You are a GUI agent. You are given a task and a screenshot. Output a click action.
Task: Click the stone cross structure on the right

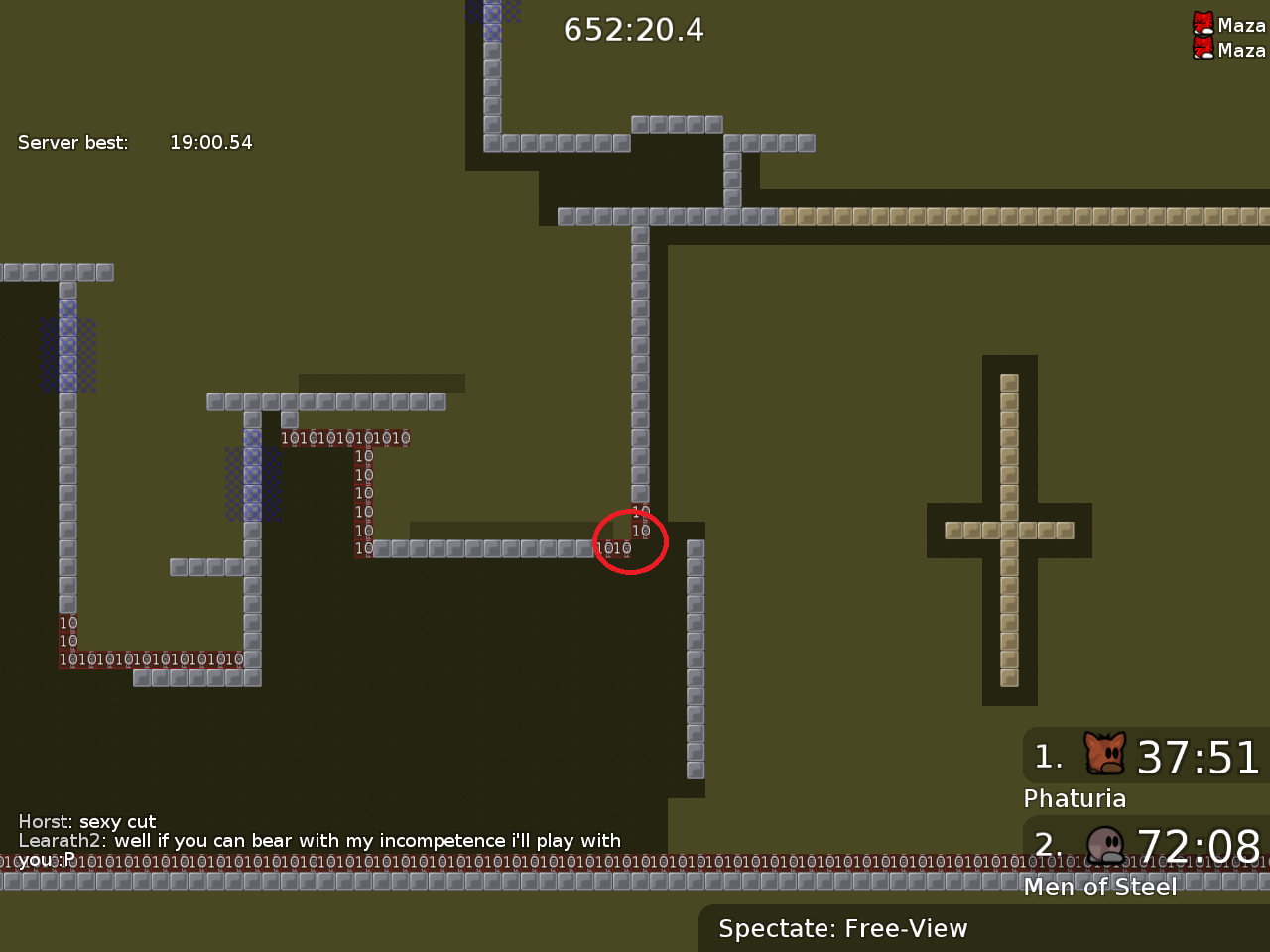[x=1009, y=529]
